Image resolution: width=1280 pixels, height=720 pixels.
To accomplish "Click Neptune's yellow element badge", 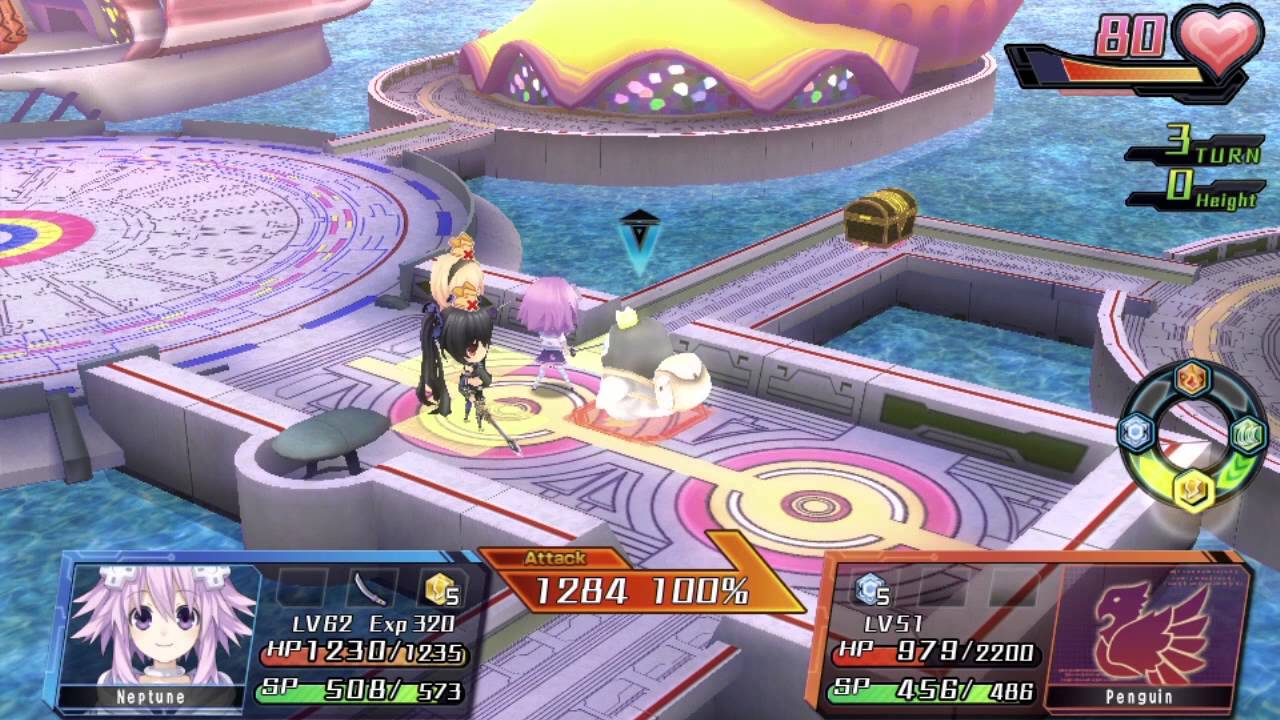I will (x=440, y=590).
